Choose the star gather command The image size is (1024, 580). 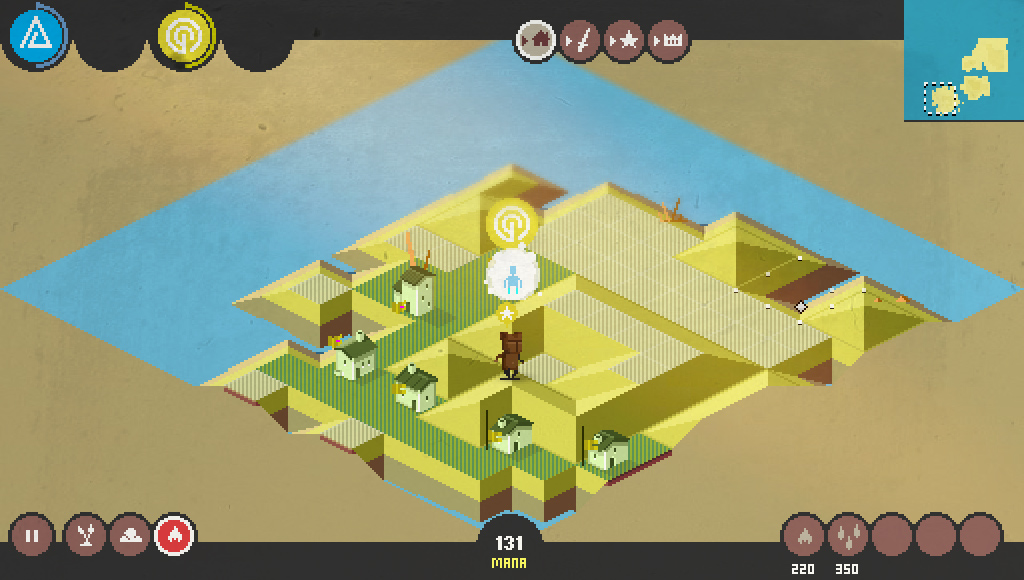coord(624,41)
